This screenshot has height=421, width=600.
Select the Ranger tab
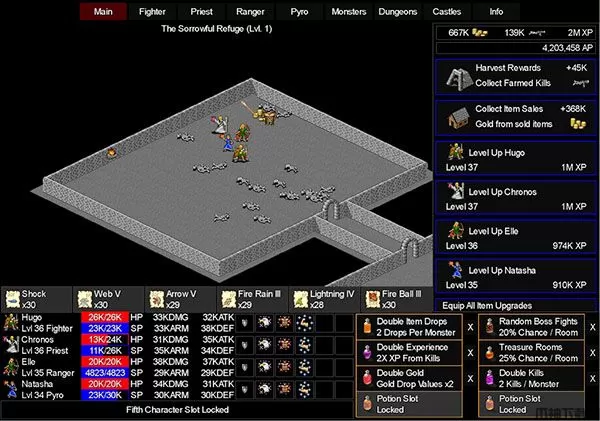coord(251,12)
